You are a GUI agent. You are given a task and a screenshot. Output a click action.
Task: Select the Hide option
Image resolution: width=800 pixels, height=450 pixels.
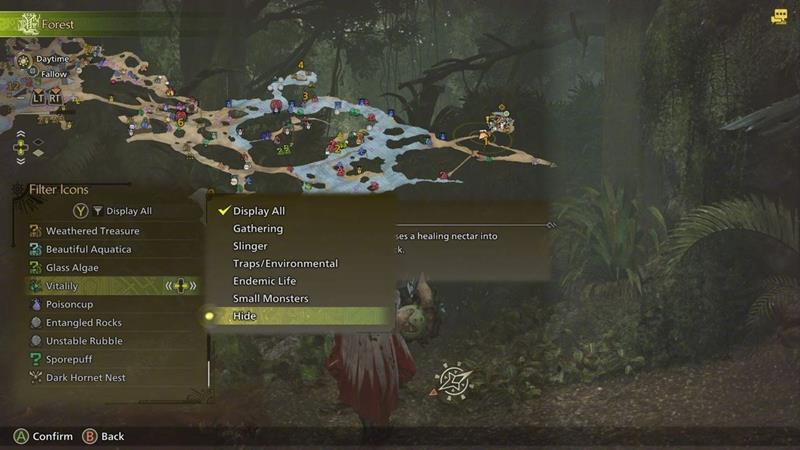[x=245, y=316]
